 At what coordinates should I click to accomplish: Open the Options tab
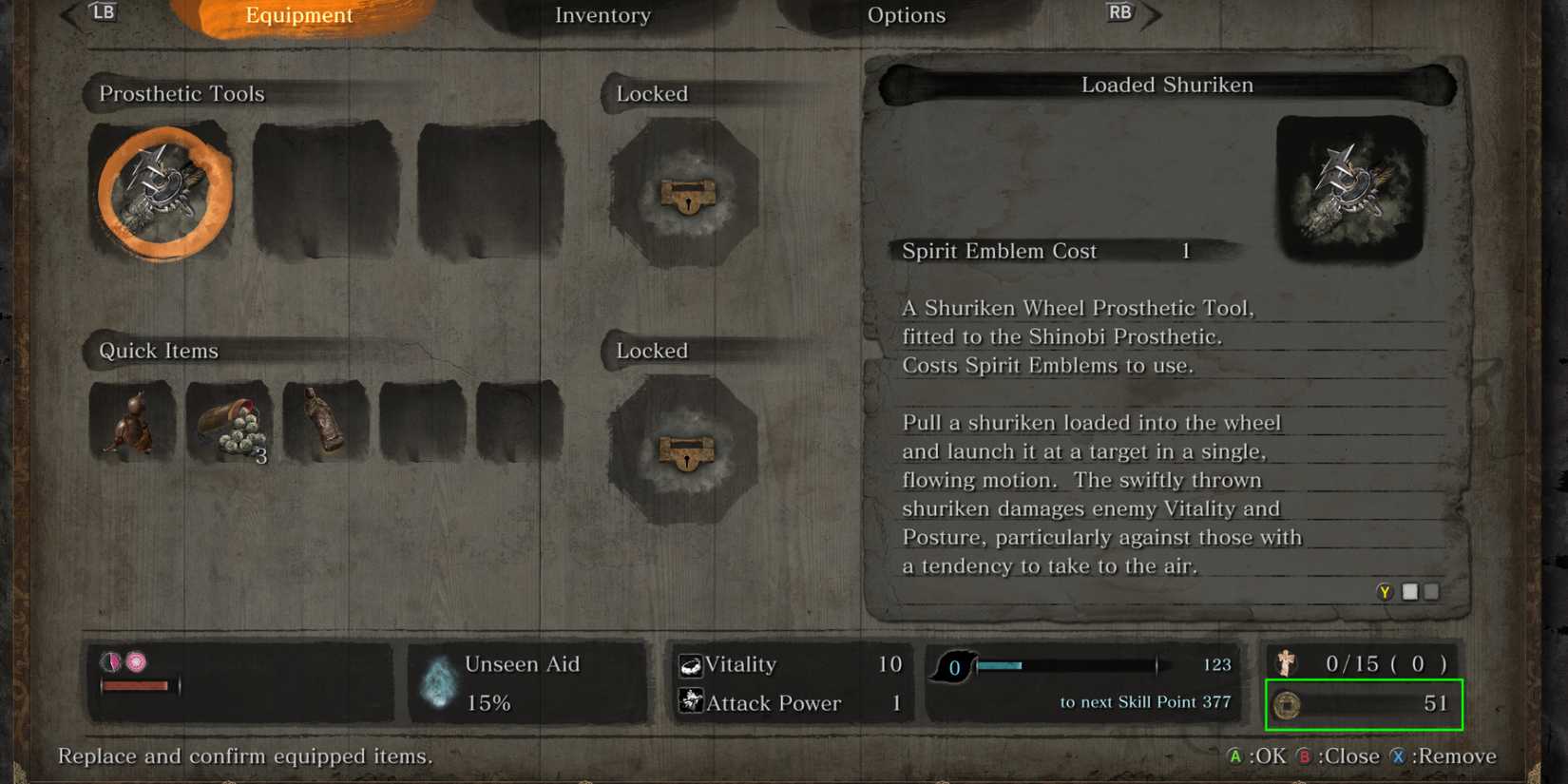(x=906, y=15)
